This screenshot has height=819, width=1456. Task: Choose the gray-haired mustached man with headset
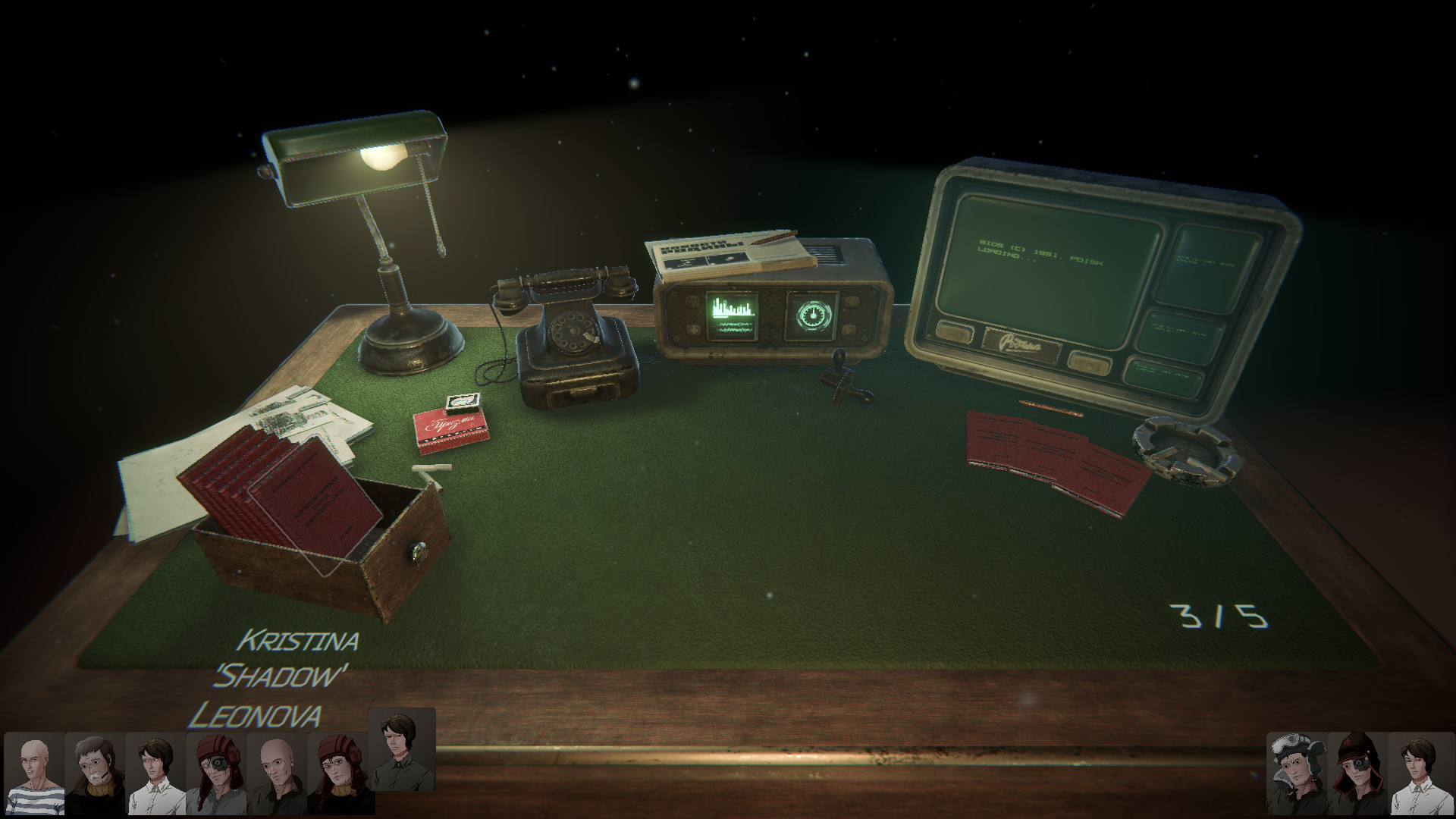point(95,773)
